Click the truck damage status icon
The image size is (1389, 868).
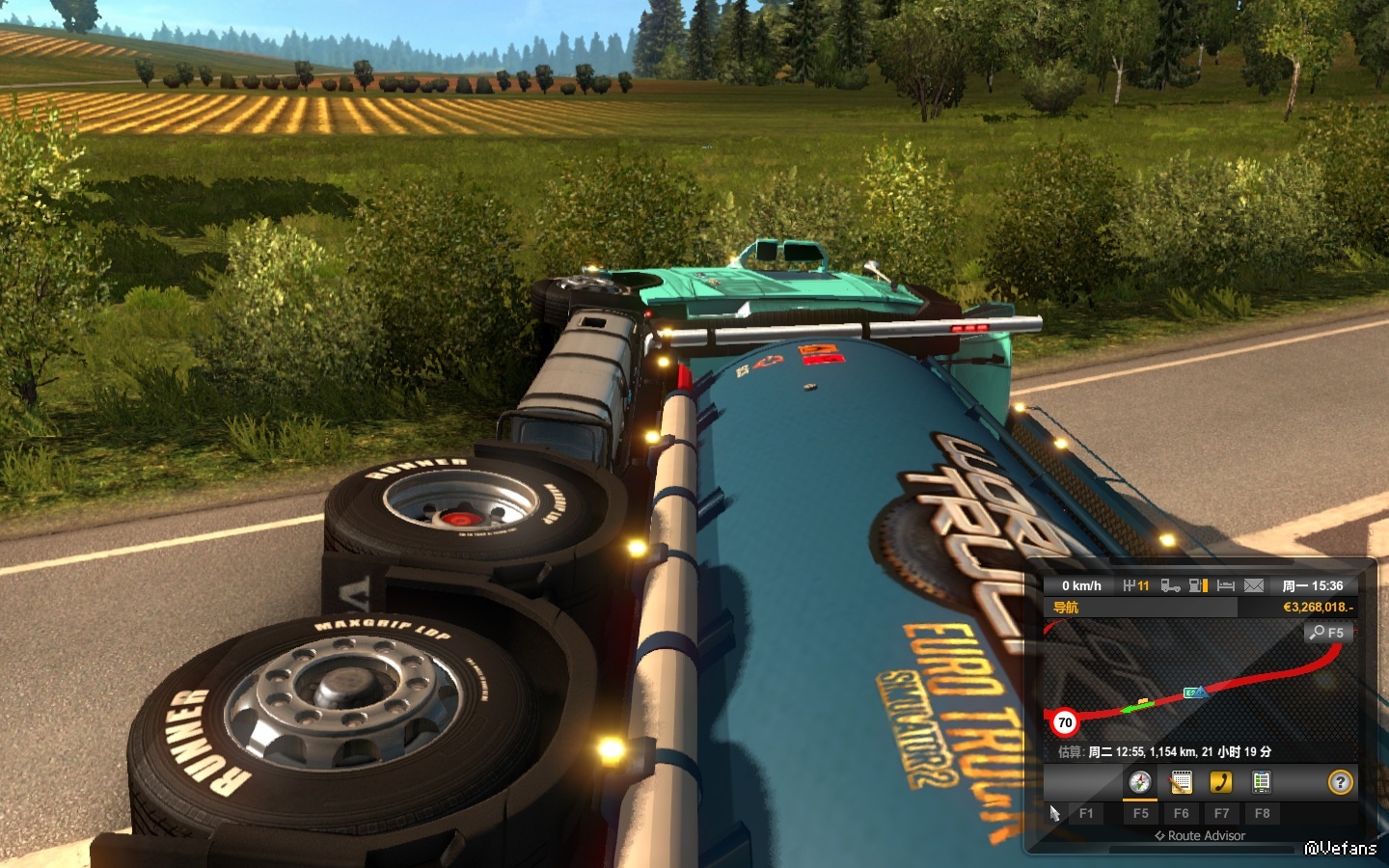[1170, 585]
